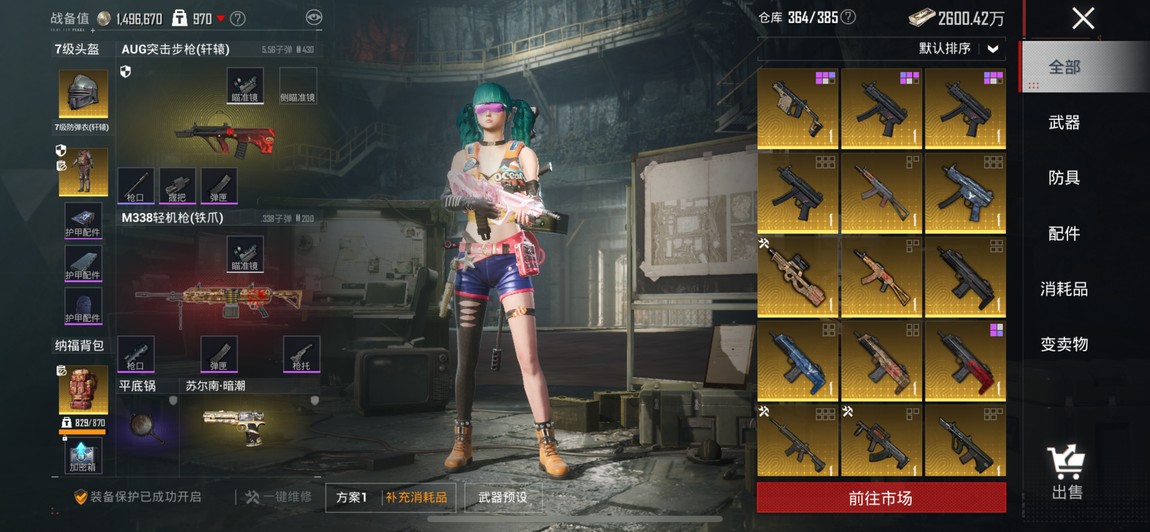The image size is (1150, 532).
Task: Switch to the 武器 category tab
Action: 1064,122
